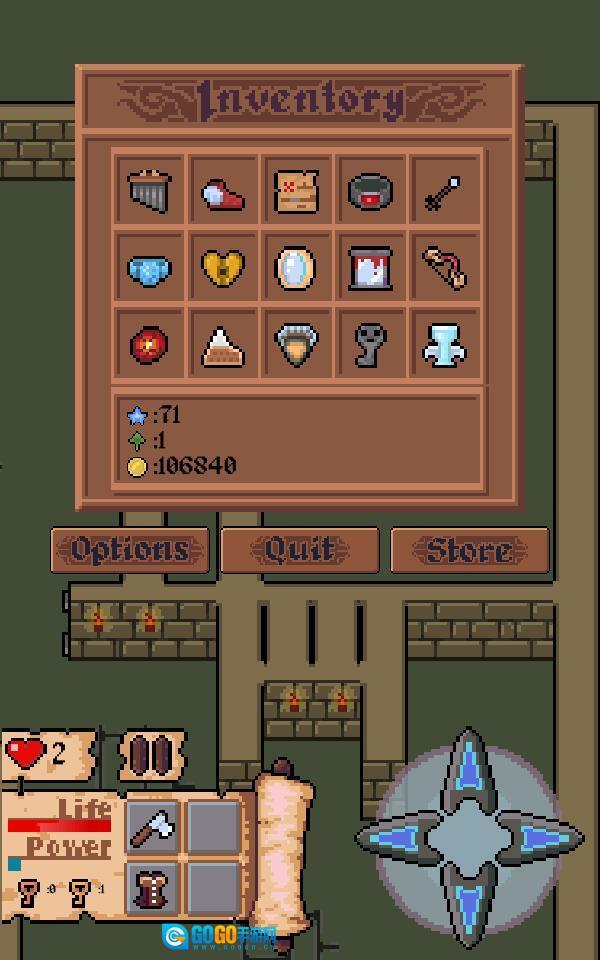600x960 pixels.
Task: Select the equipped axe slot
Action: [153, 827]
